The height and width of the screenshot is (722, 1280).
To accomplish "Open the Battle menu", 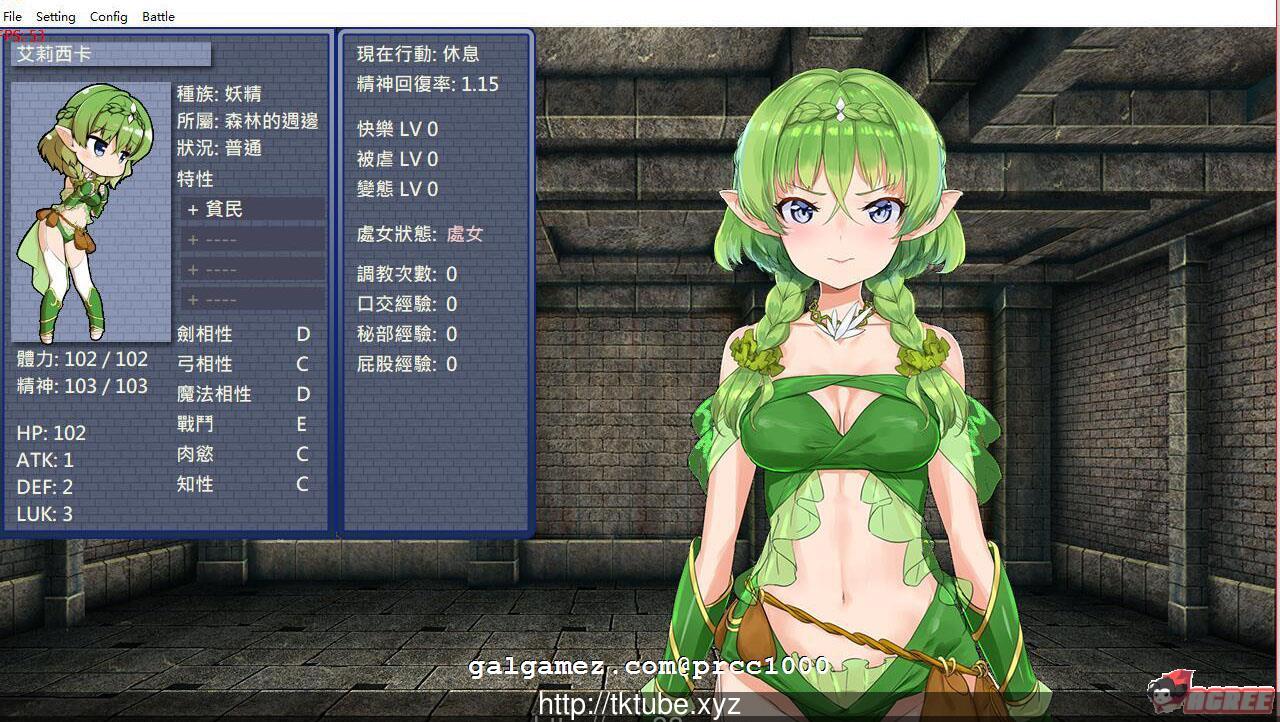I will point(157,16).
